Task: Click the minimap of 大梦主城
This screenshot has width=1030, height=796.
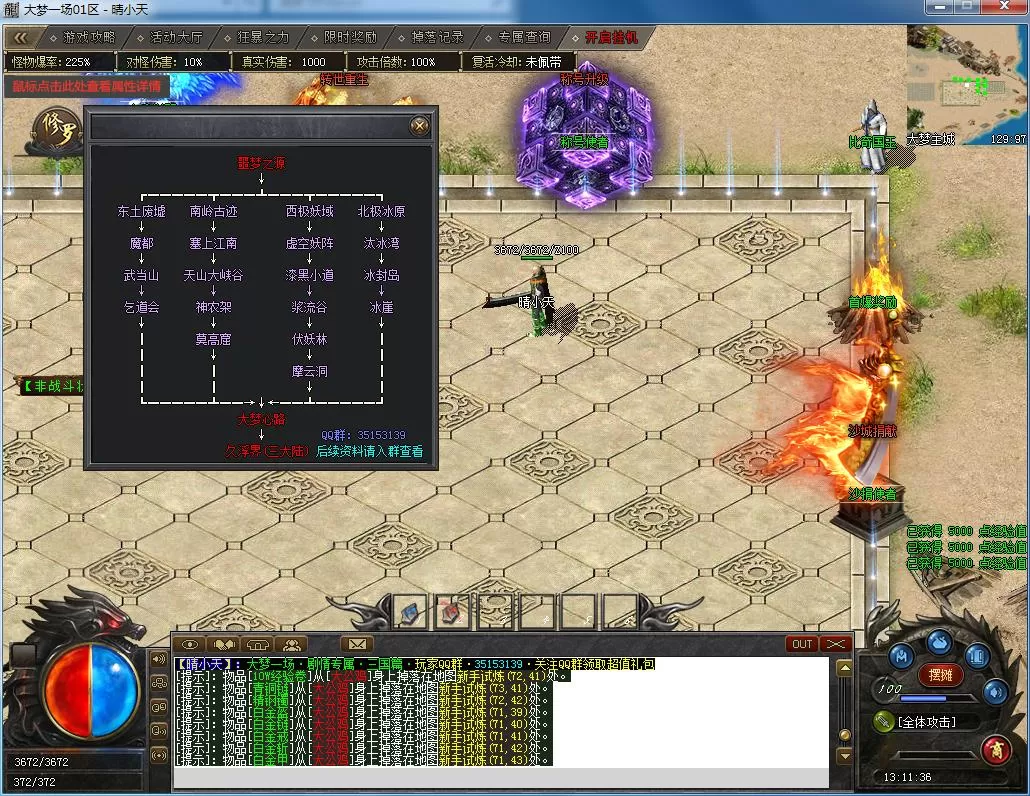Action: [x=966, y=83]
